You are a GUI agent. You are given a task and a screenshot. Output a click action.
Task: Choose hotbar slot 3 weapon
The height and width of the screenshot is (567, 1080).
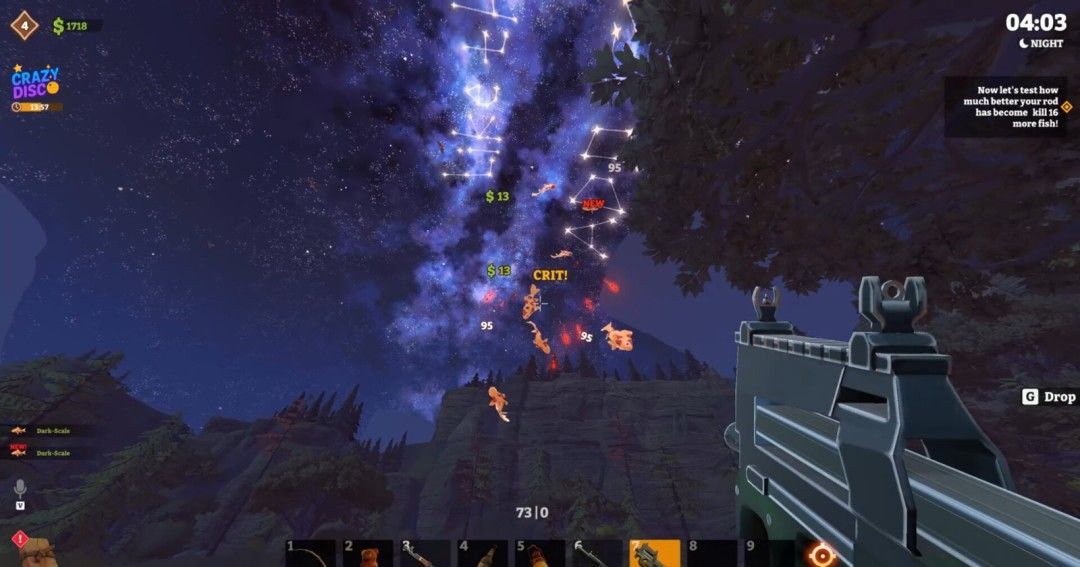pos(424,553)
